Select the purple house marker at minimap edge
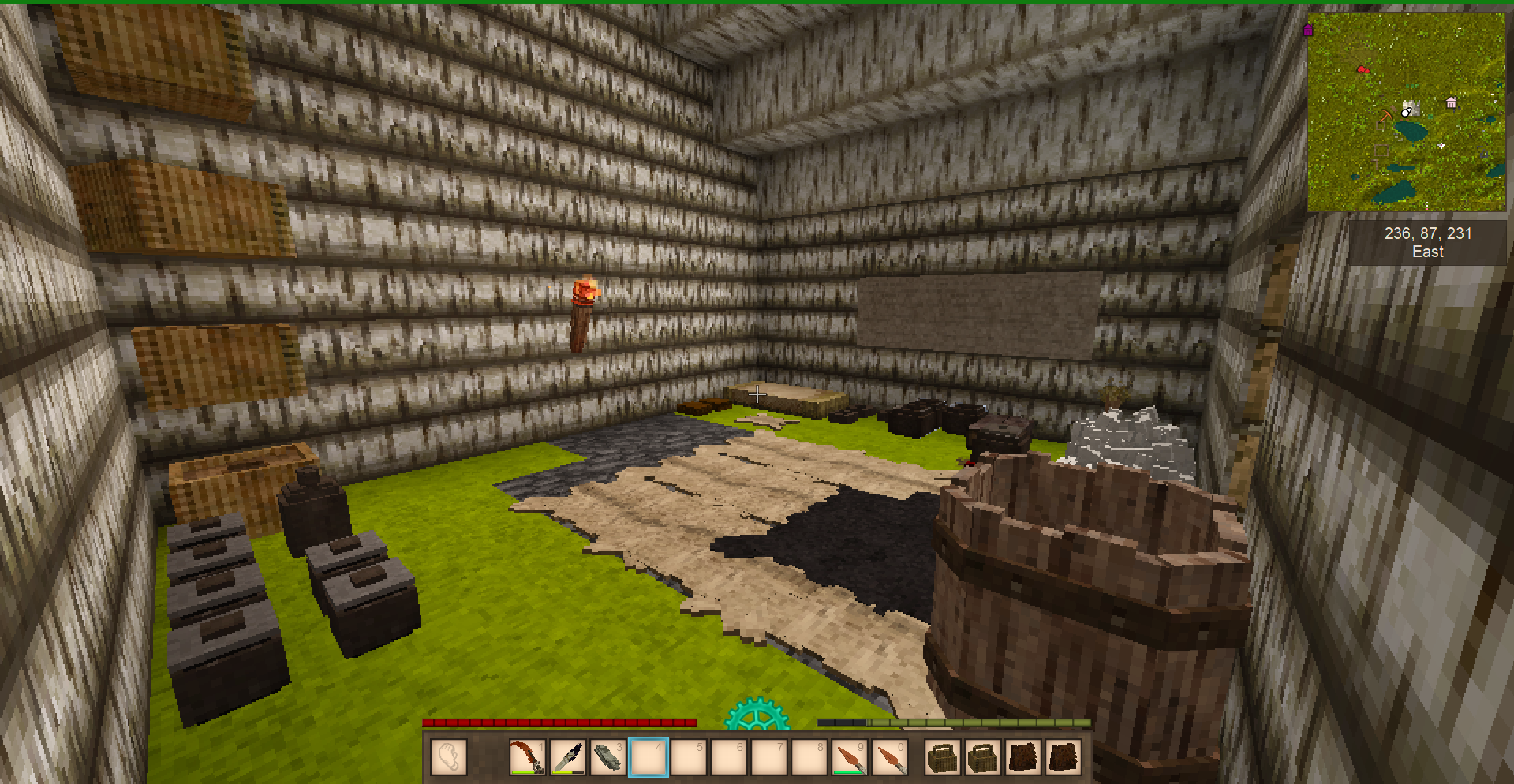 pyautogui.click(x=1308, y=31)
